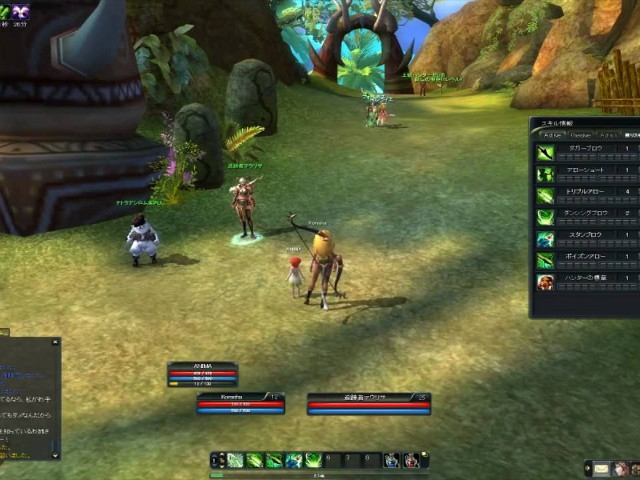This screenshot has width=640, height=480.
Task: Activate the blue stun skill on the hotbar
Action: click(294, 460)
